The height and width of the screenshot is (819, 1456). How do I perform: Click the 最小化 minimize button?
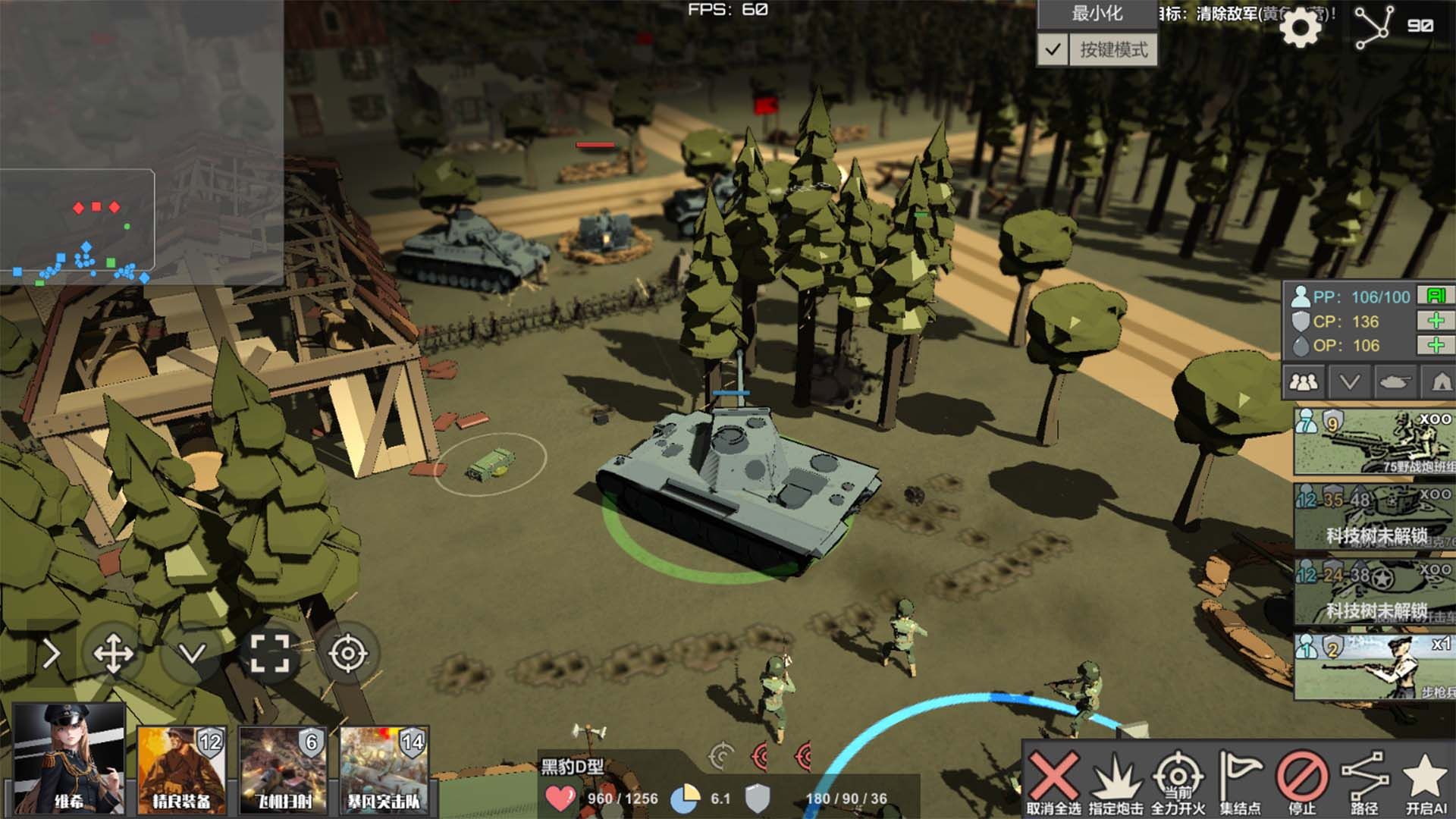click(x=1097, y=14)
